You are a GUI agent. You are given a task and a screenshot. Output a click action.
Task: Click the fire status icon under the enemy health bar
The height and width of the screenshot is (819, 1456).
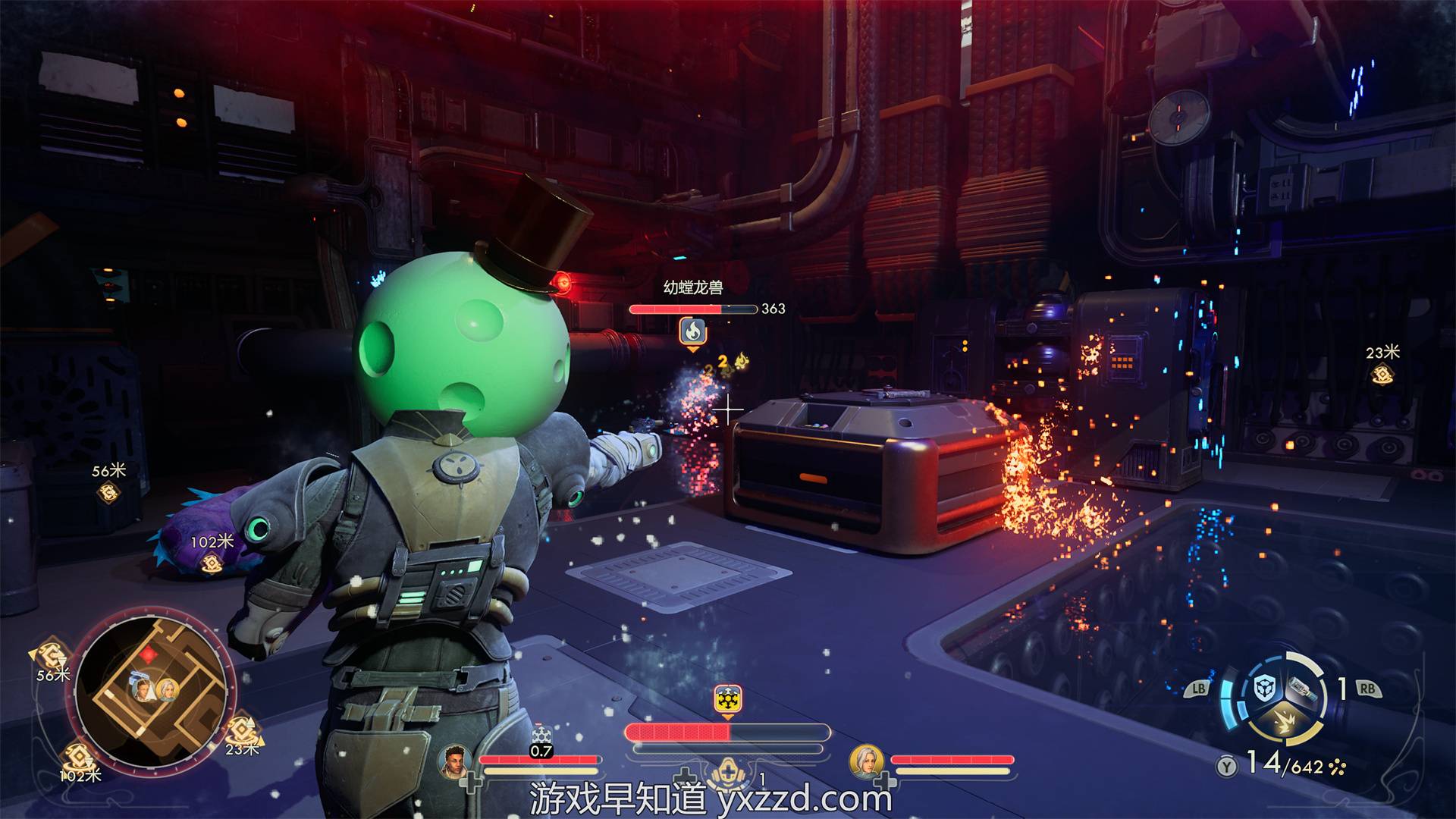pyautogui.click(x=692, y=331)
